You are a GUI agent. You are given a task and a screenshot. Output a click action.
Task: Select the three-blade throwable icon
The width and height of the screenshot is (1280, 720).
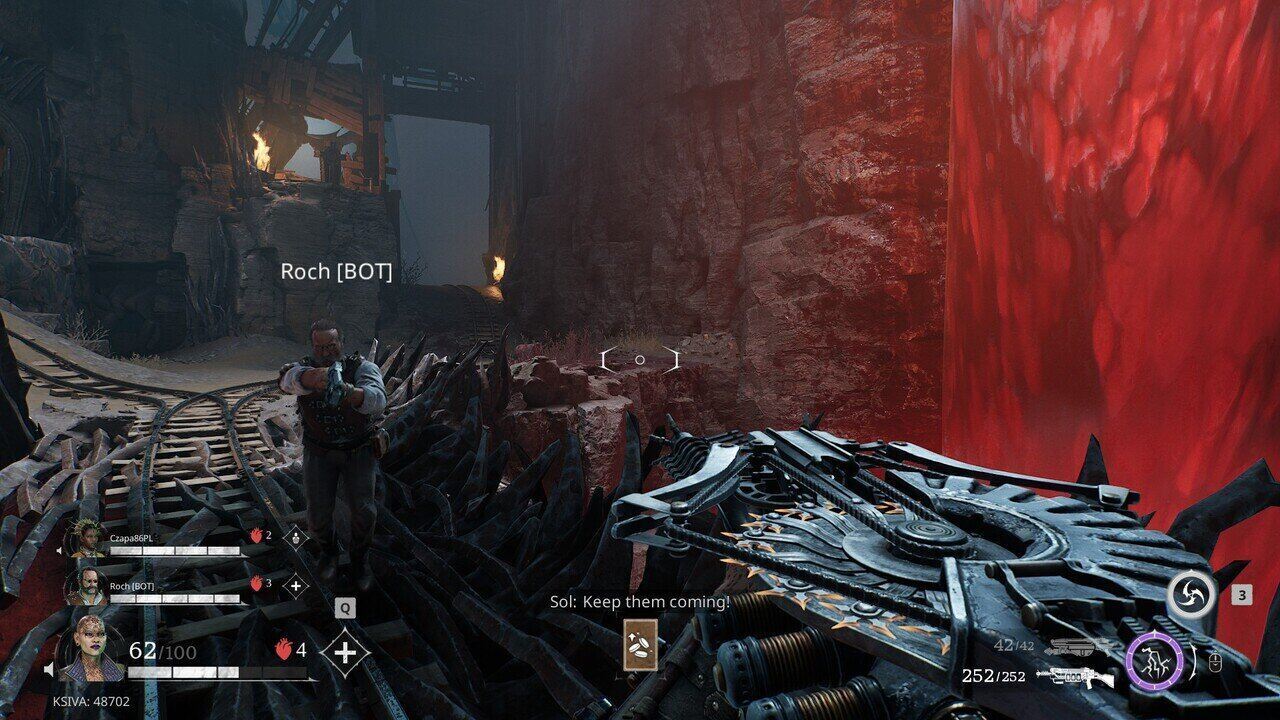[x=1192, y=596]
